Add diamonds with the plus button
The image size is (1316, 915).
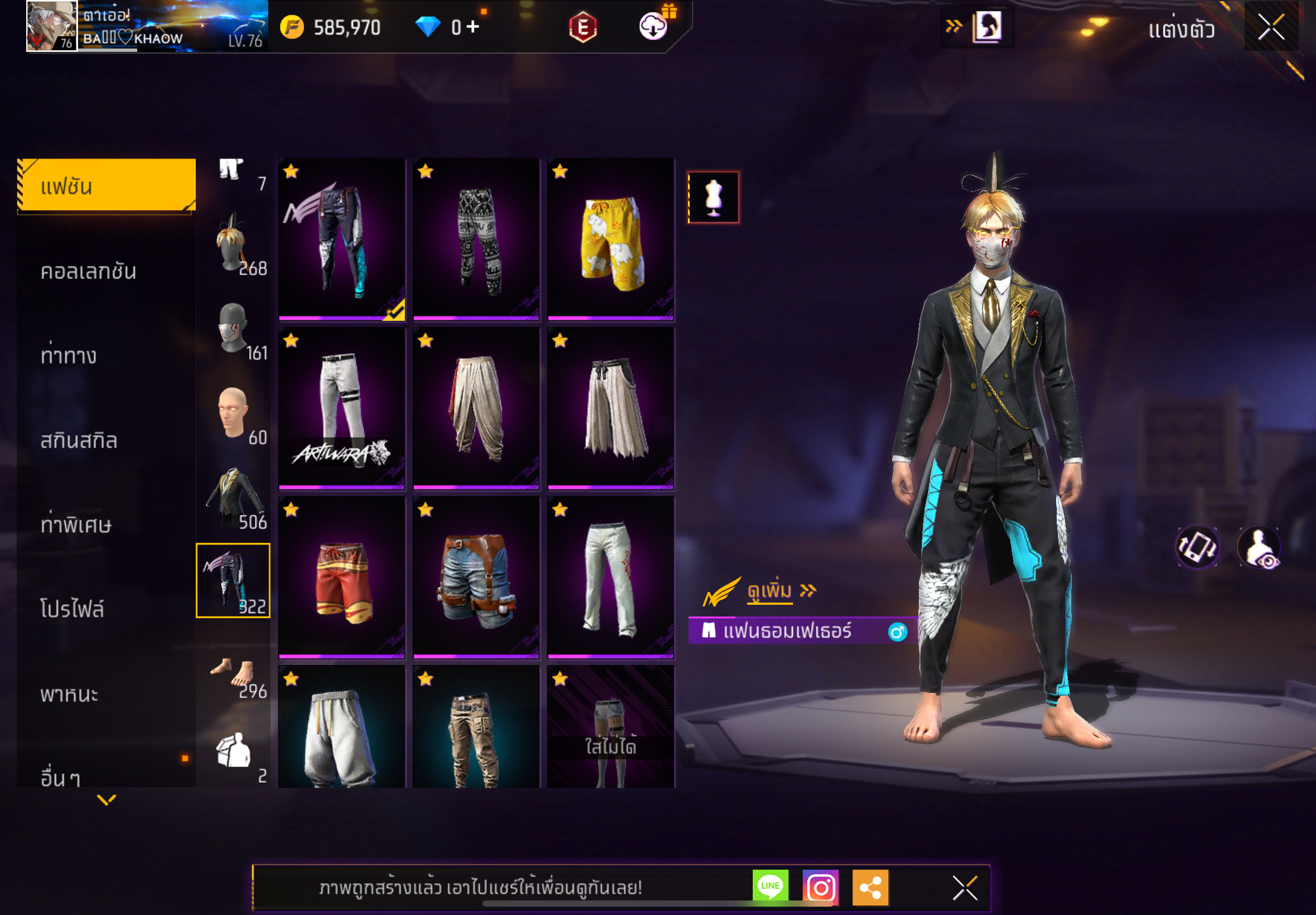click(x=473, y=26)
